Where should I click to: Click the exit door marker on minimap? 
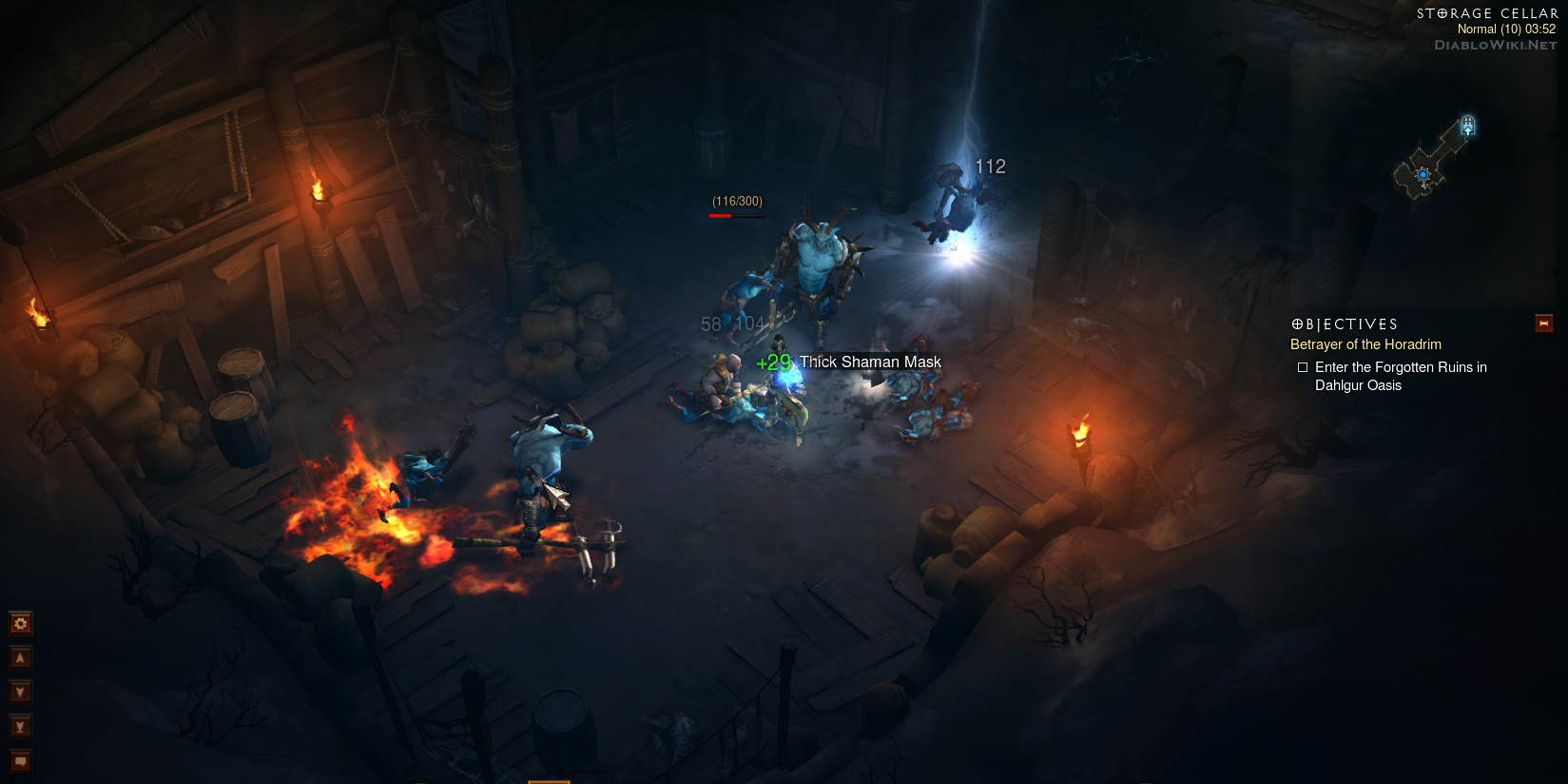(1467, 125)
